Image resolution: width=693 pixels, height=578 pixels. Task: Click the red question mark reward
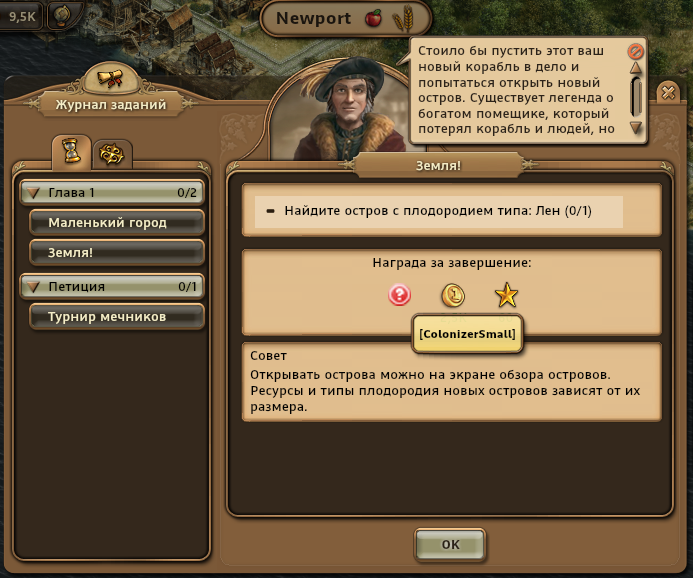point(400,295)
